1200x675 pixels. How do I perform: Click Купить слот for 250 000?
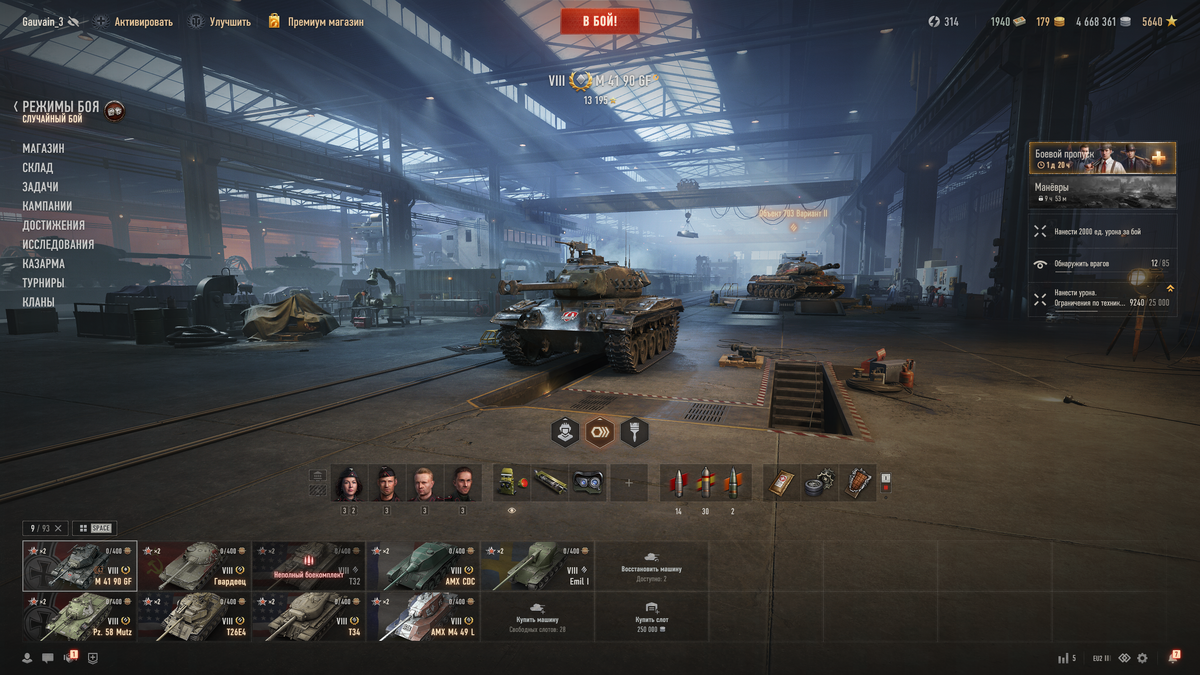[651, 616]
